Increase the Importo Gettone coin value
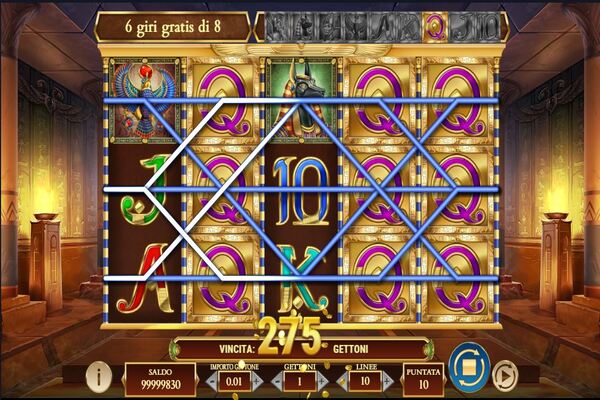This screenshot has height=400, width=600. pos(255,381)
